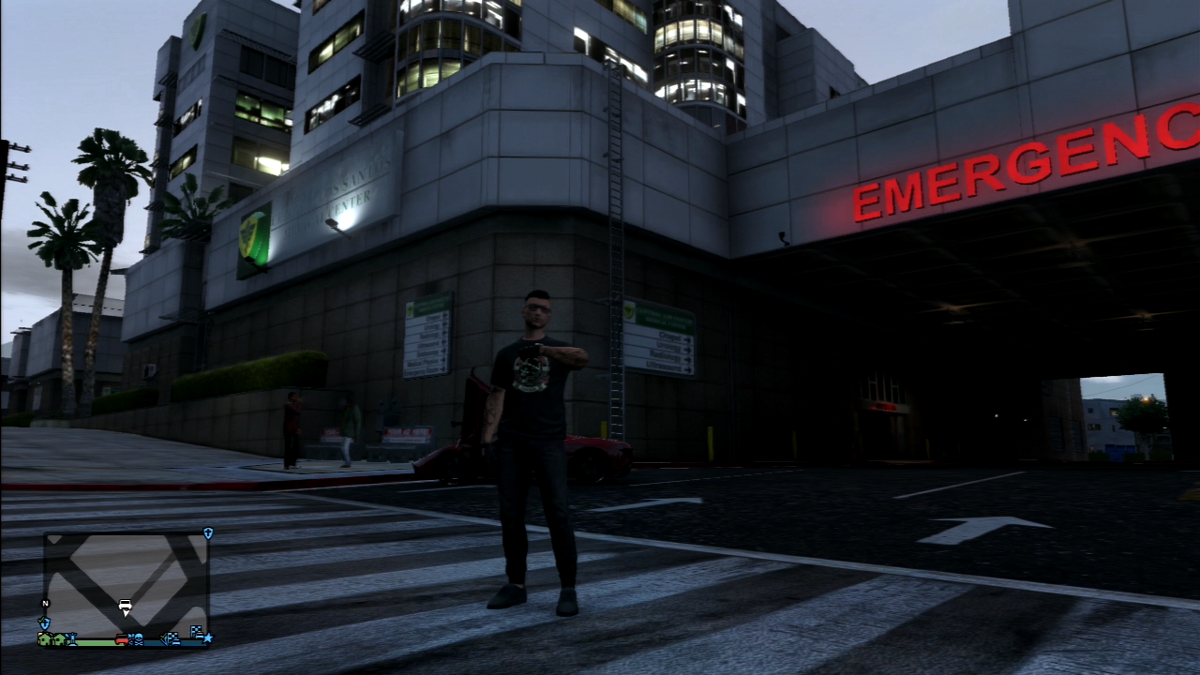Select the white personal vehicle blip
This screenshot has width=1200, height=675.
[125, 605]
